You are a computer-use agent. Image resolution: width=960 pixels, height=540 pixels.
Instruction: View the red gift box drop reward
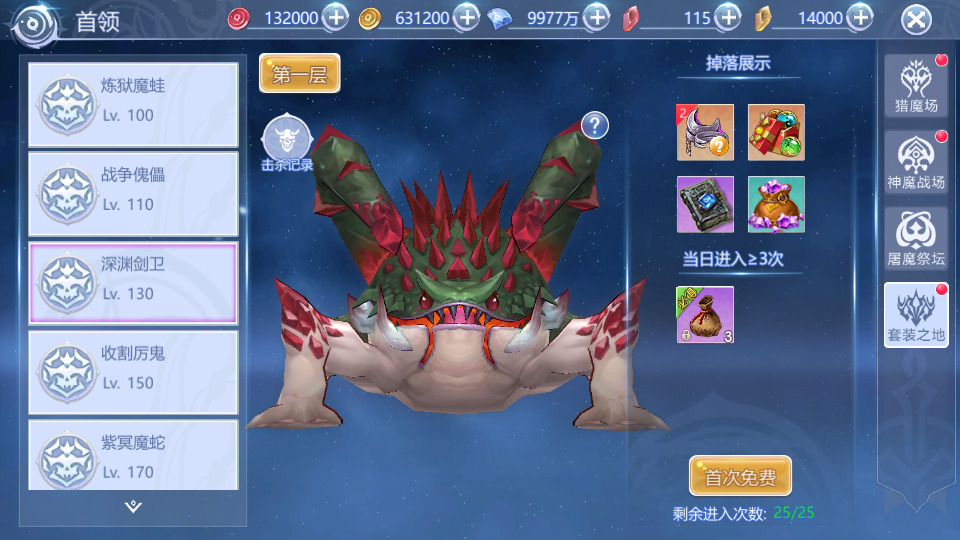click(x=776, y=132)
